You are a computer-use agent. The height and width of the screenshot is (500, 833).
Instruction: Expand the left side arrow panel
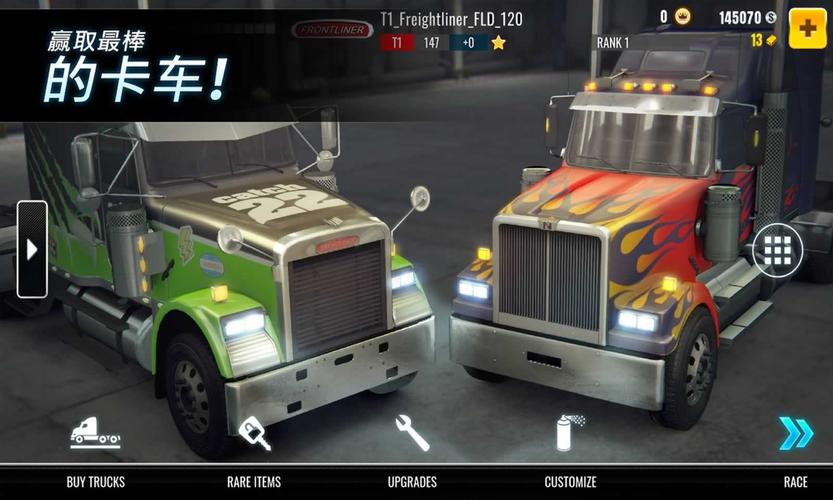(x=32, y=249)
